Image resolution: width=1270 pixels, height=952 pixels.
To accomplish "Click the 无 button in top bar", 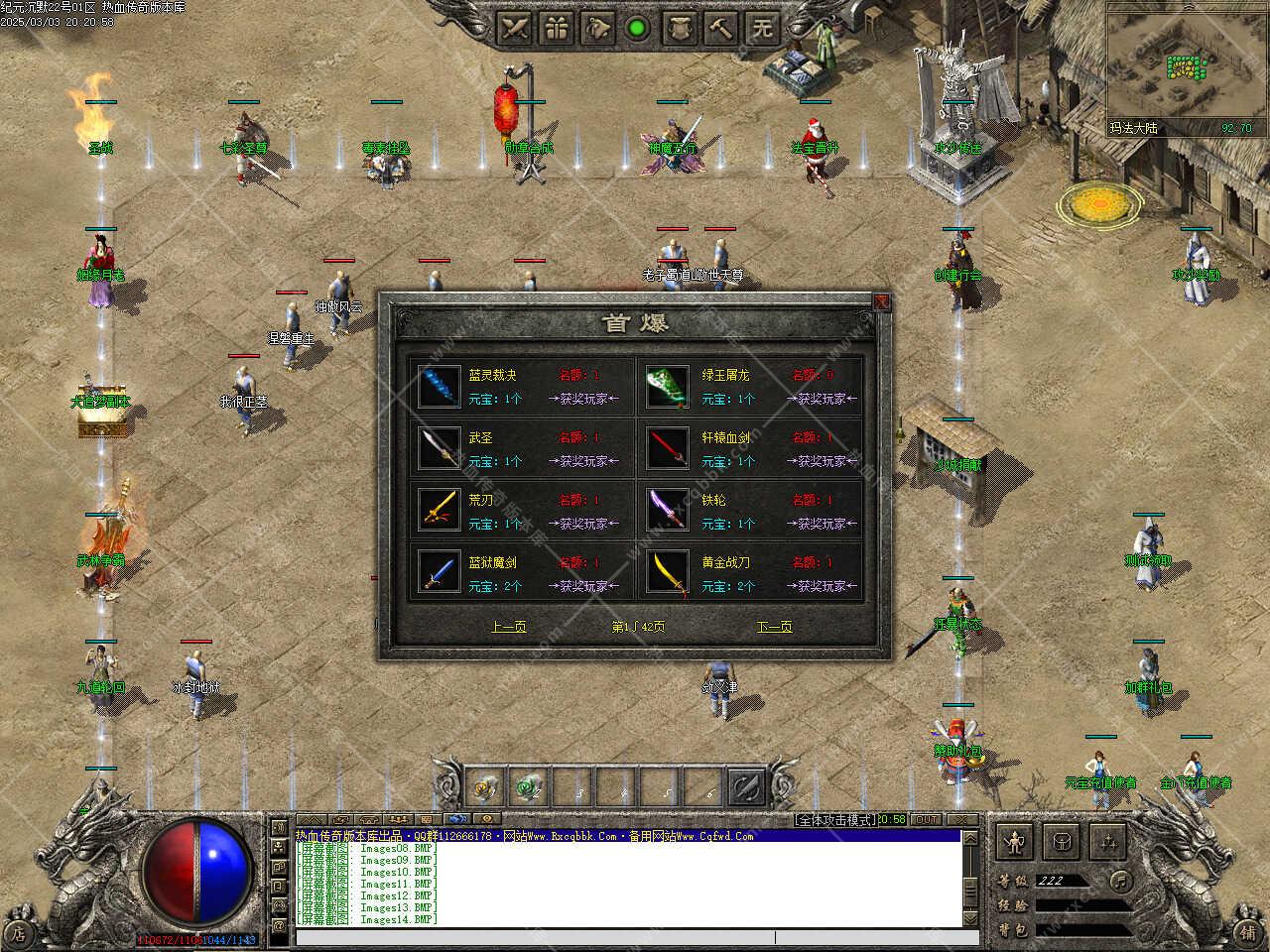I will (x=762, y=28).
